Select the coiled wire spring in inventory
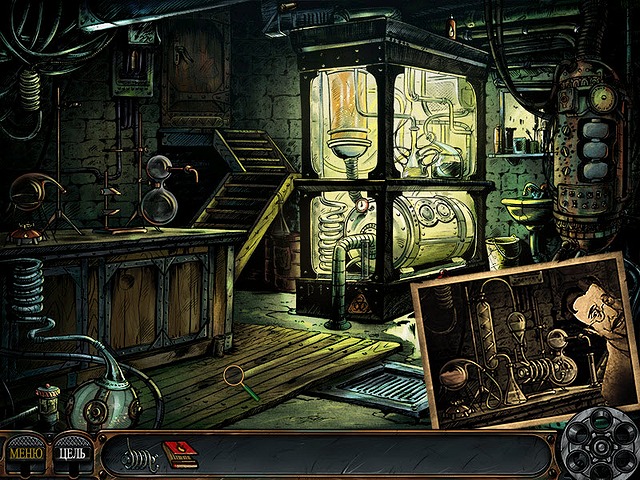The width and height of the screenshot is (640, 480). (x=137, y=455)
